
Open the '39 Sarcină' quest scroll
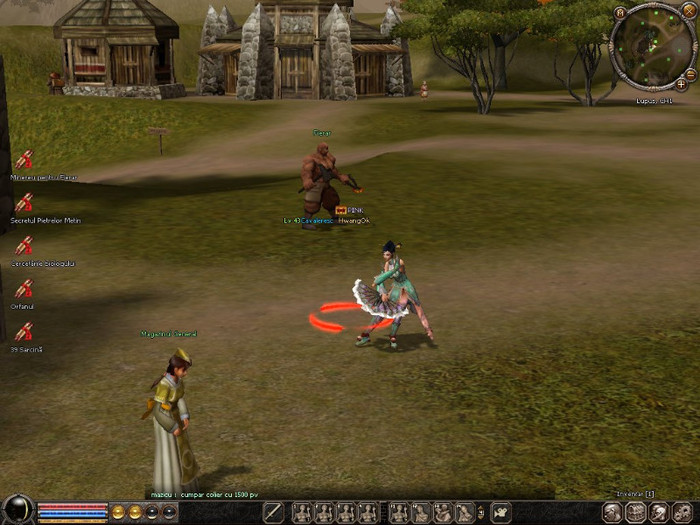(23, 332)
